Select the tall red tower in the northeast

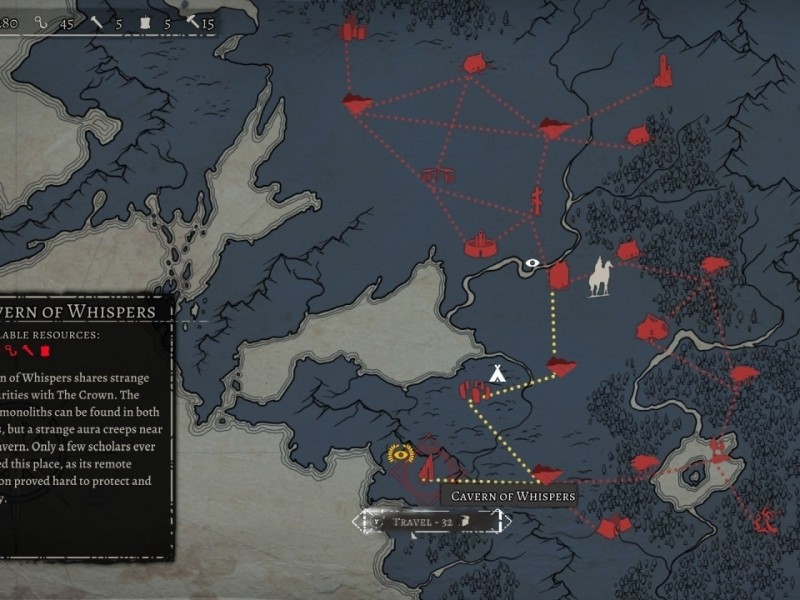click(x=663, y=70)
